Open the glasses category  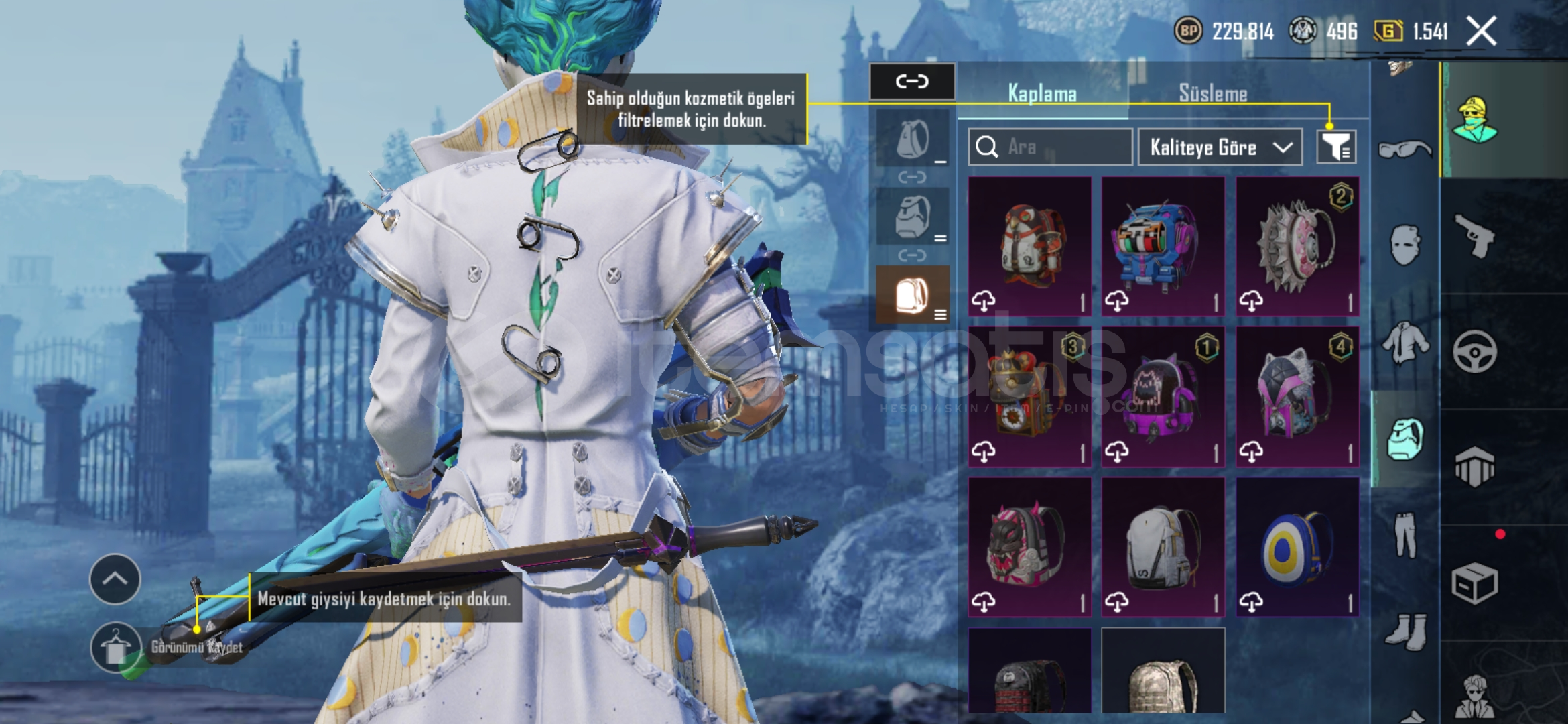[1405, 149]
